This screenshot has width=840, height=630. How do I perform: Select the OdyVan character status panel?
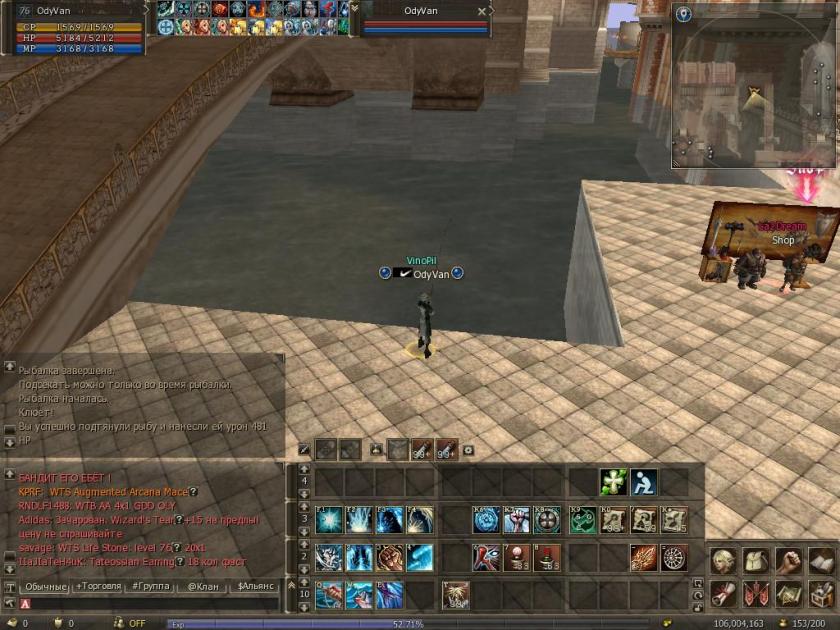point(77,28)
